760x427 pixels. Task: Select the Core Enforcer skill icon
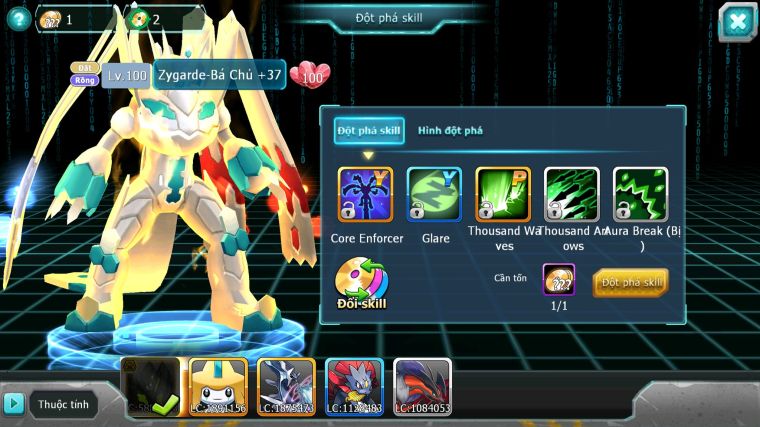tap(365, 194)
